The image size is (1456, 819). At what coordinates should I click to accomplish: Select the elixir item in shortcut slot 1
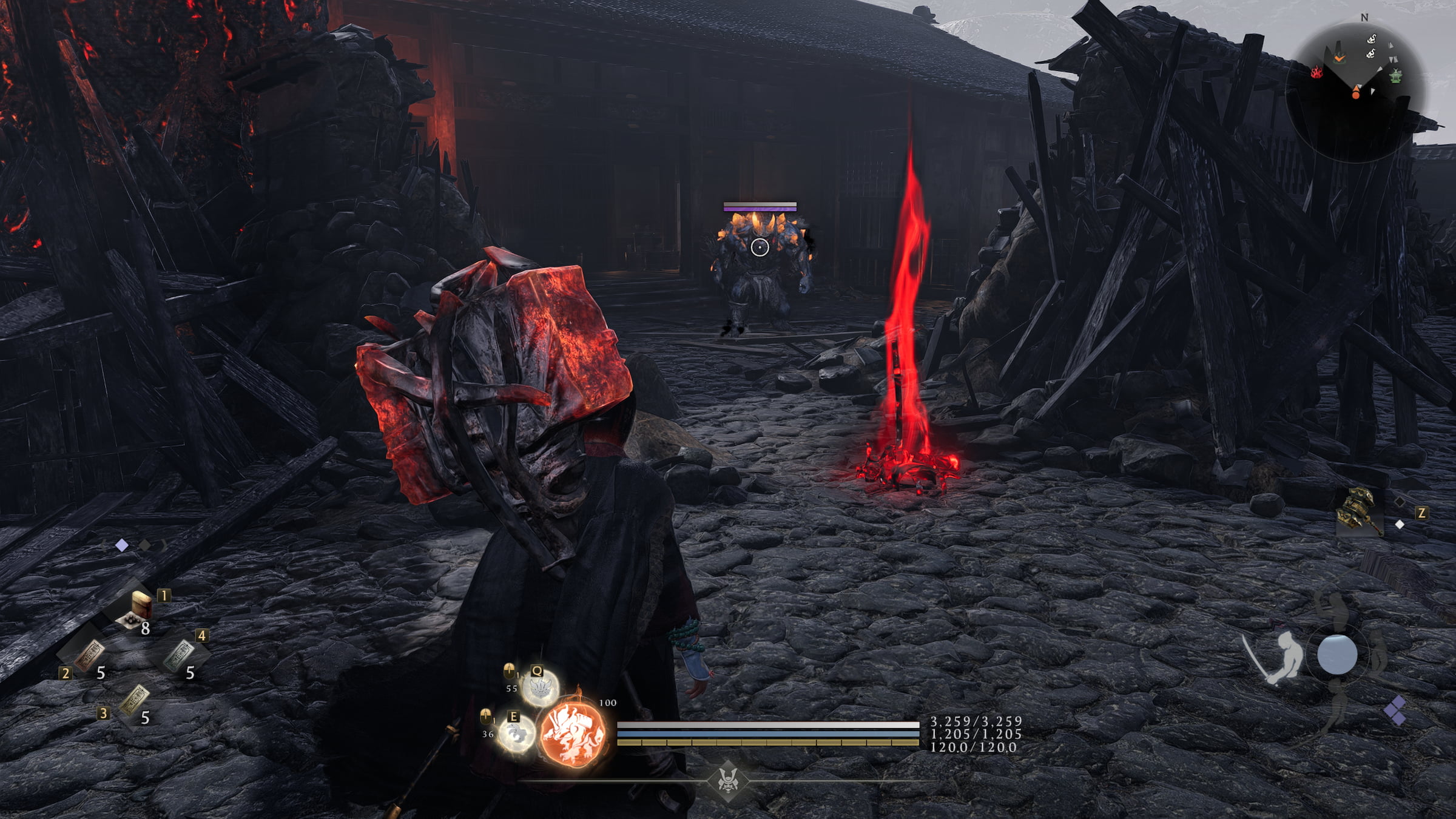(x=140, y=608)
